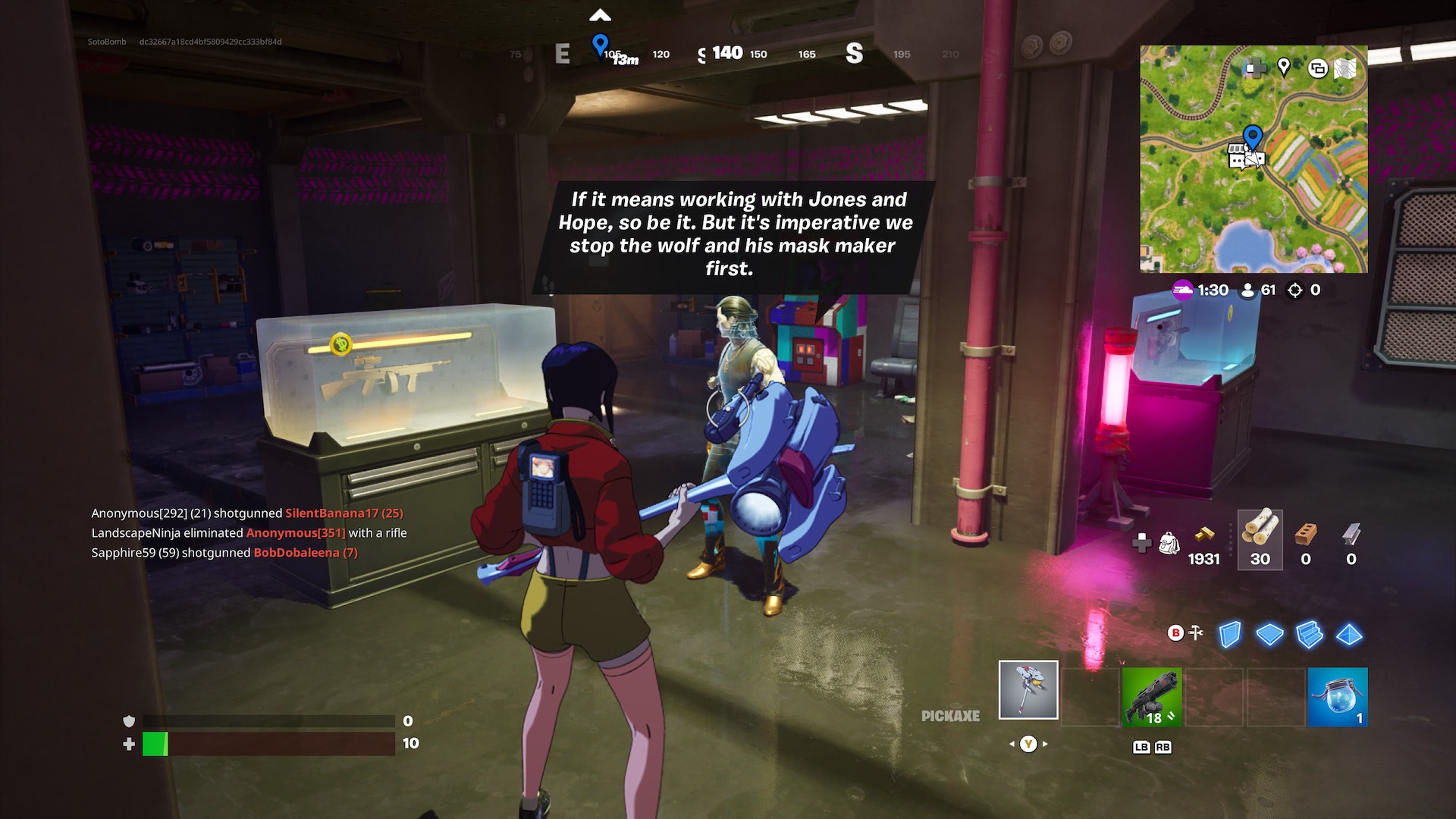This screenshot has height=819, width=1456.
Task: Click the place-marker pin icon on the minimap
Action: pos(1284,67)
